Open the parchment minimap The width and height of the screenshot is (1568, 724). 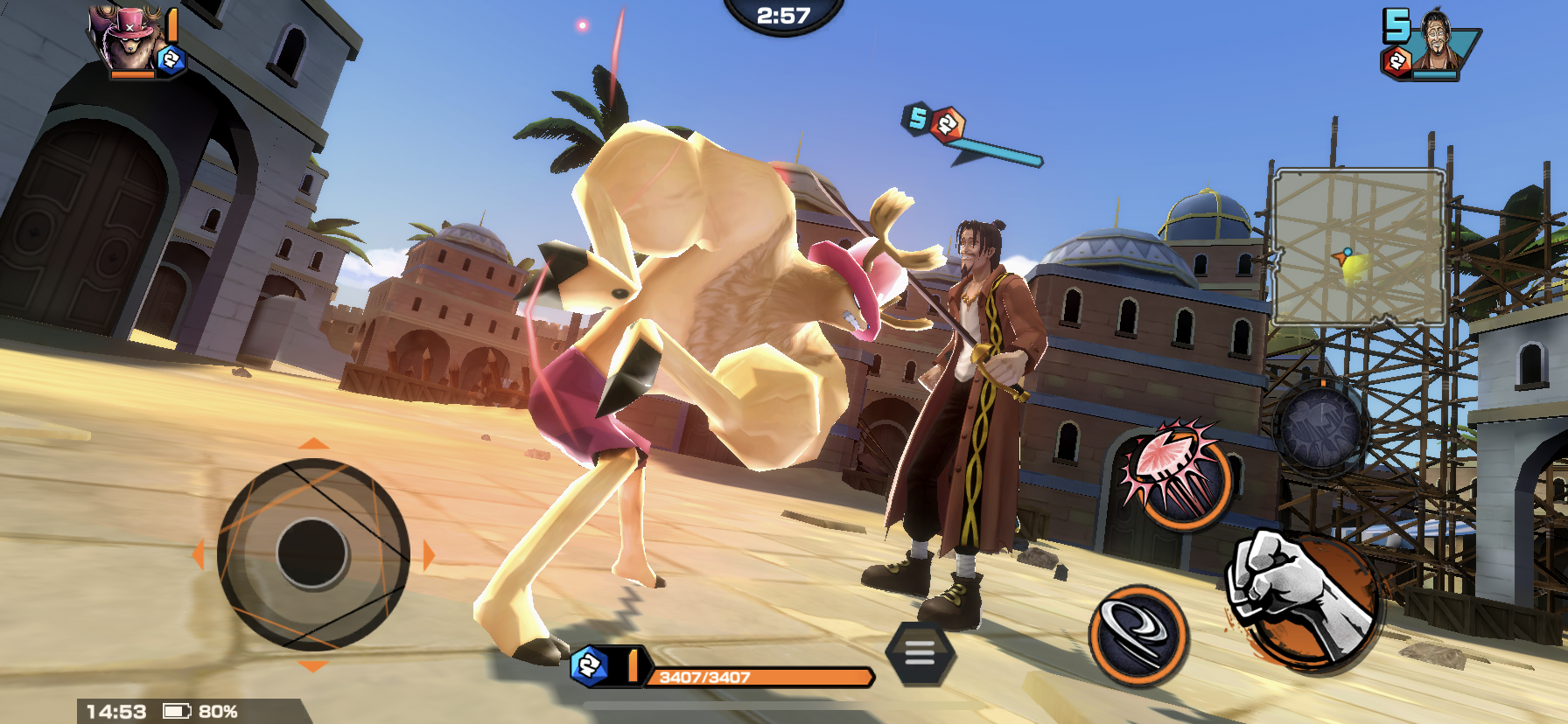coord(1357,247)
